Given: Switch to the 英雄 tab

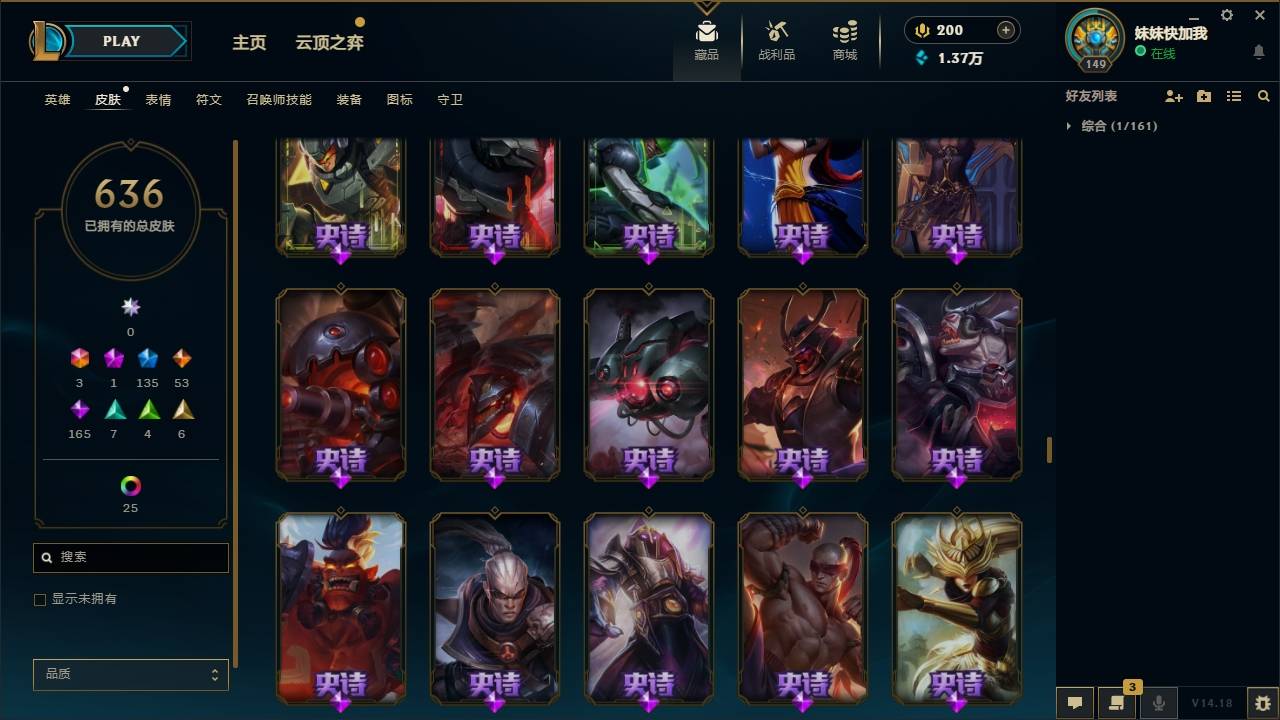Looking at the screenshot, I should pos(57,100).
